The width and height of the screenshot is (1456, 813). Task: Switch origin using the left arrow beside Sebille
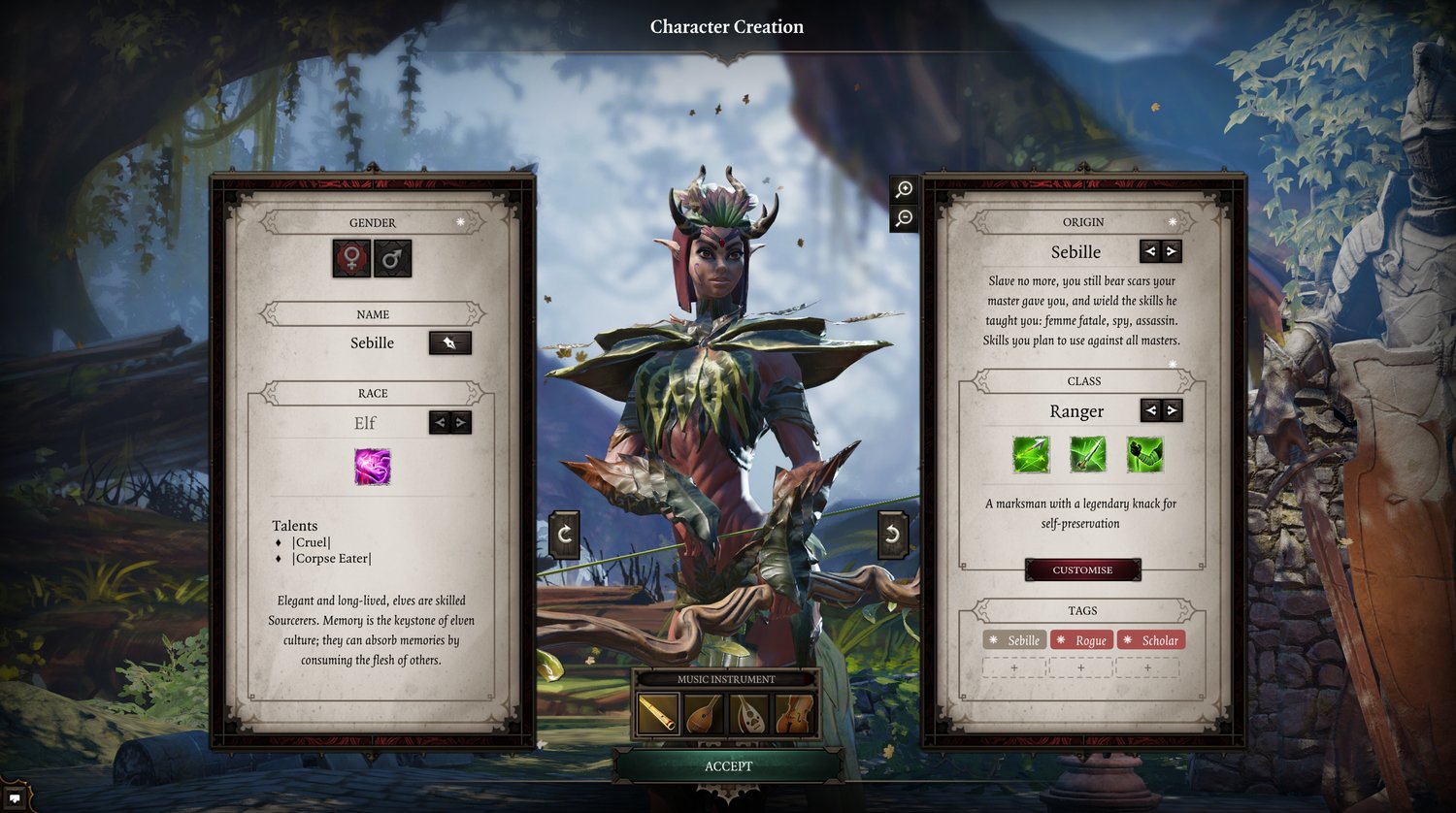1149,251
